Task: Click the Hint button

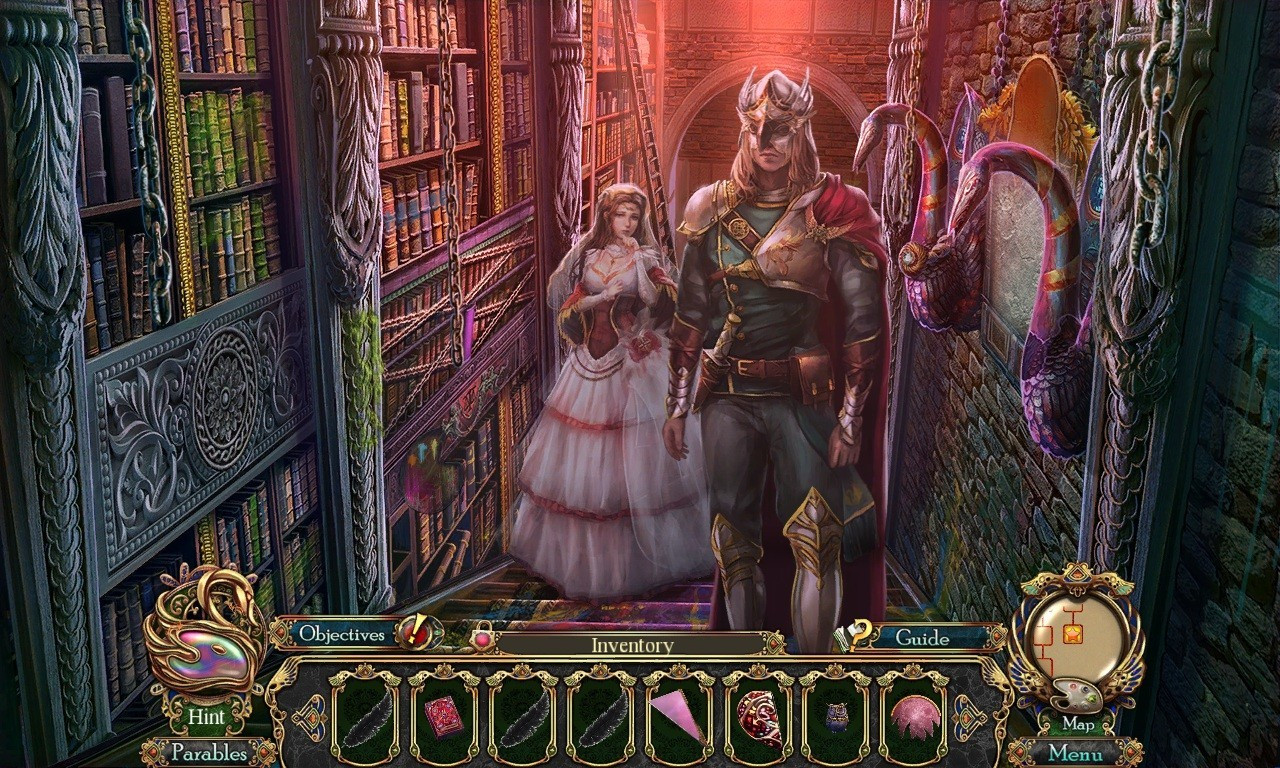Action: tap(207, 717)
